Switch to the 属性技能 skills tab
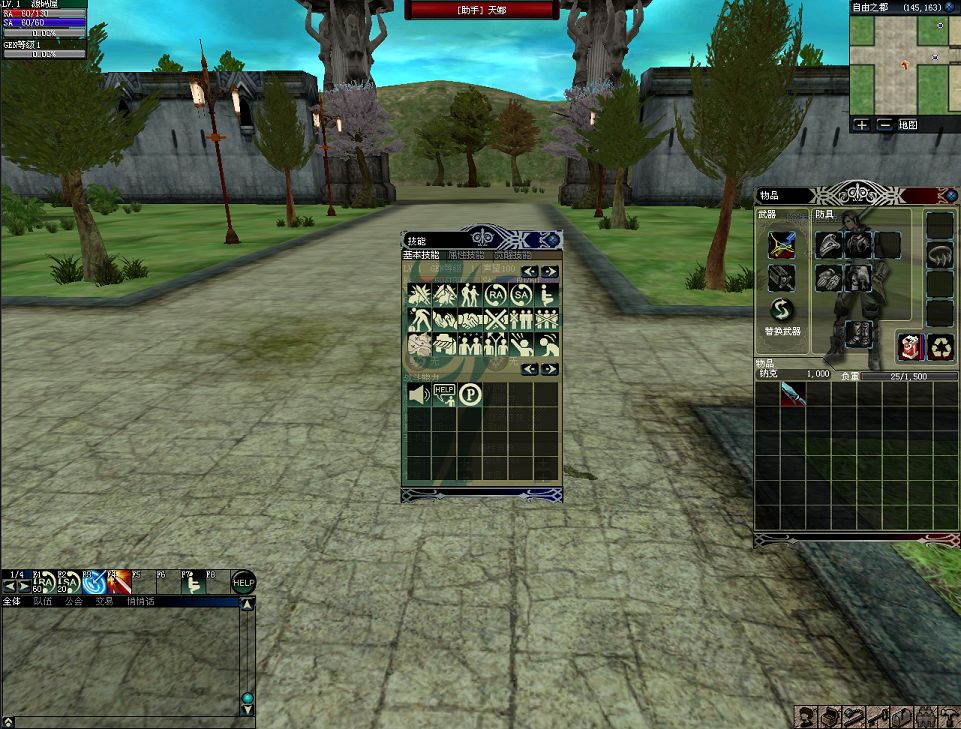961x729 pixels. coord(467,255)
